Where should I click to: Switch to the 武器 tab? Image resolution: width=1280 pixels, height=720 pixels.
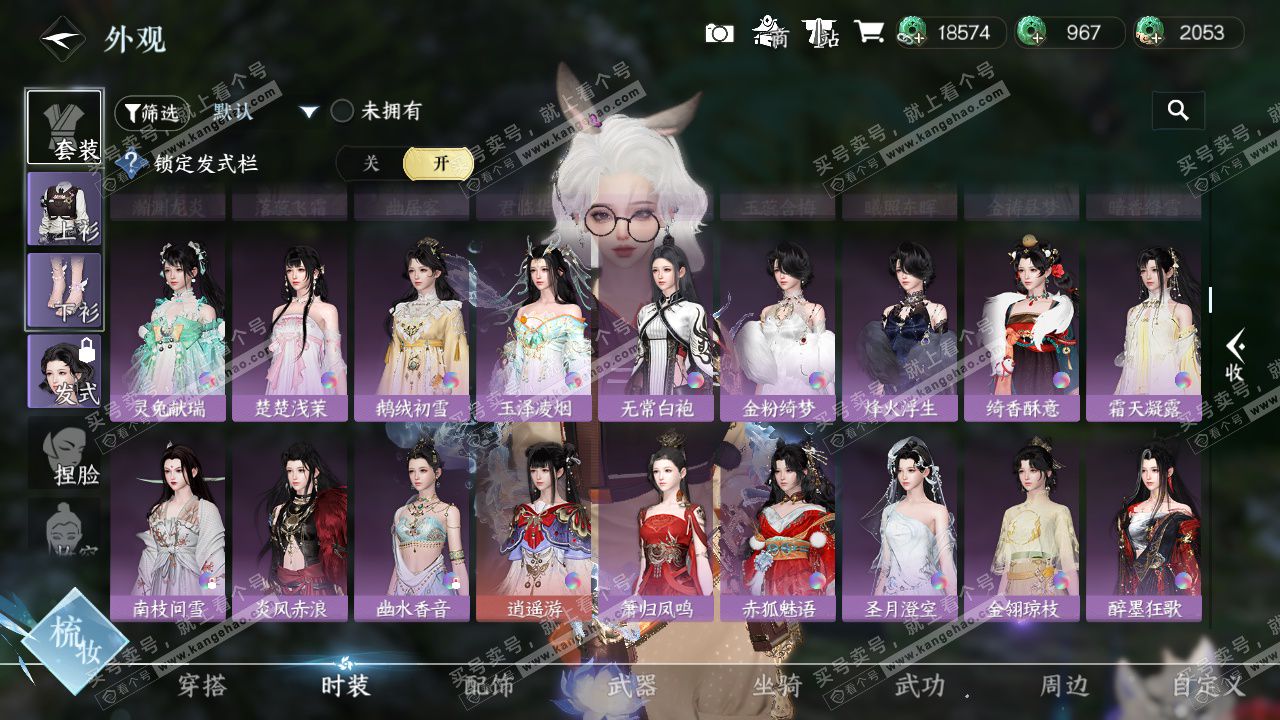pyautogui.click(x=632, y=686)
